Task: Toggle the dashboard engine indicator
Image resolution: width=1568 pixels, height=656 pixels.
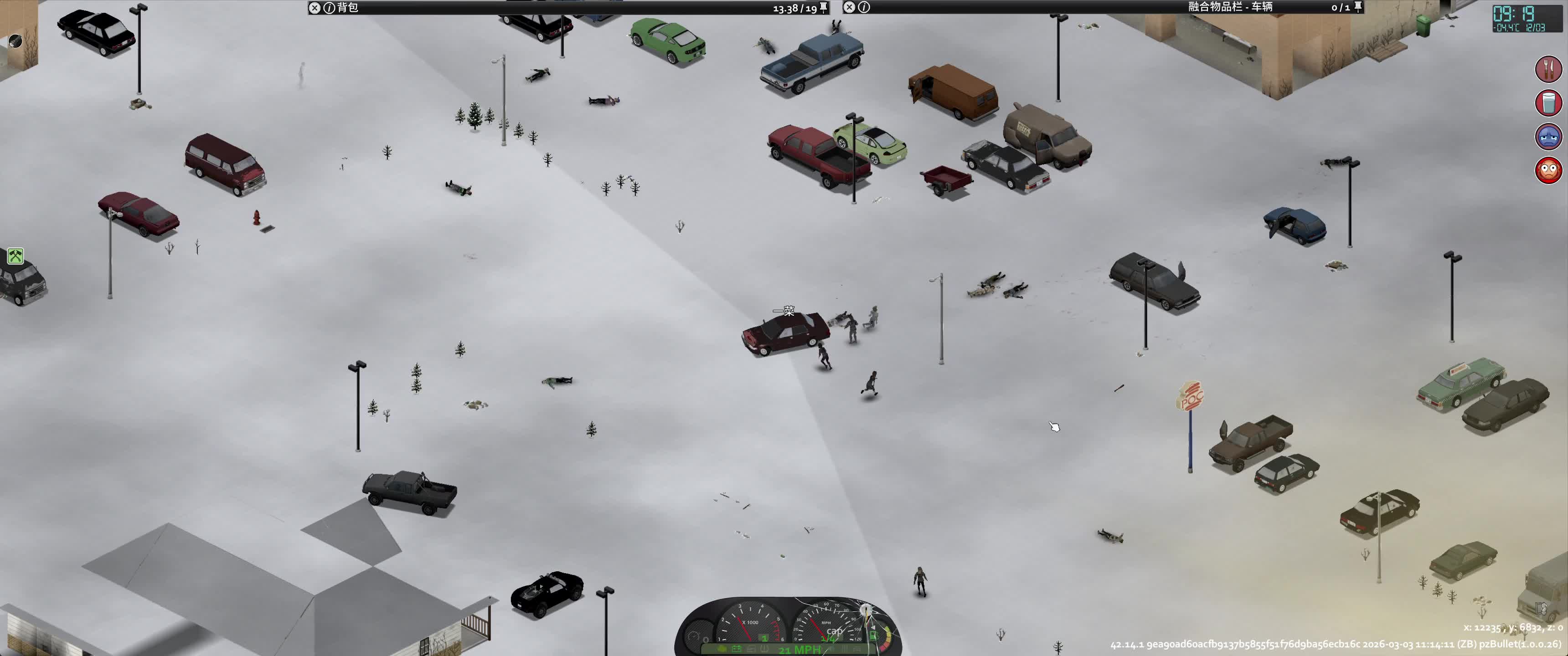Action: (x=721, y=649)
